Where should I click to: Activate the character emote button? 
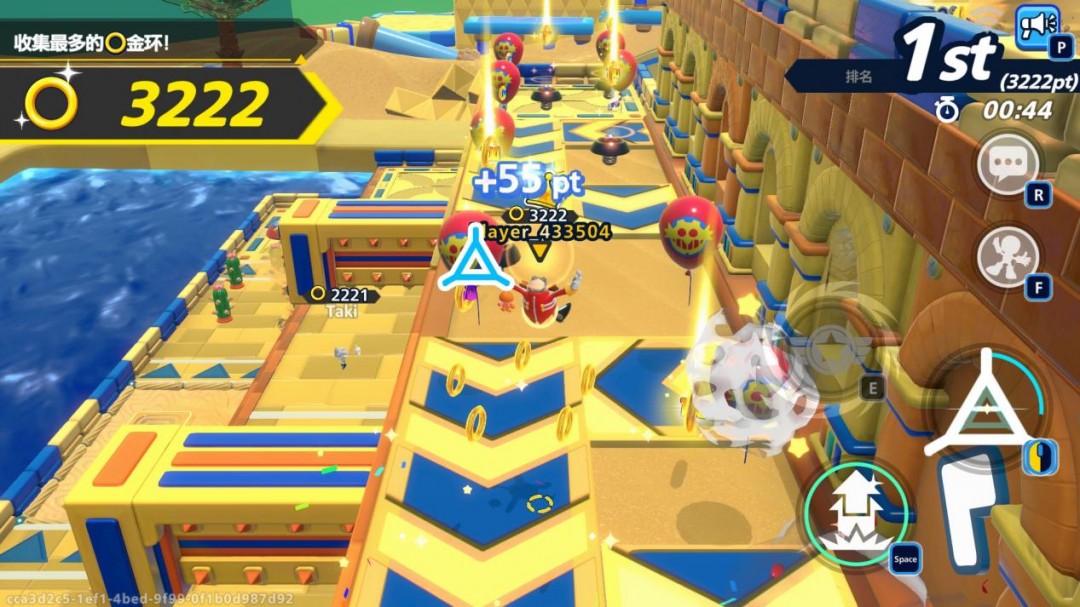point(1005,256)
